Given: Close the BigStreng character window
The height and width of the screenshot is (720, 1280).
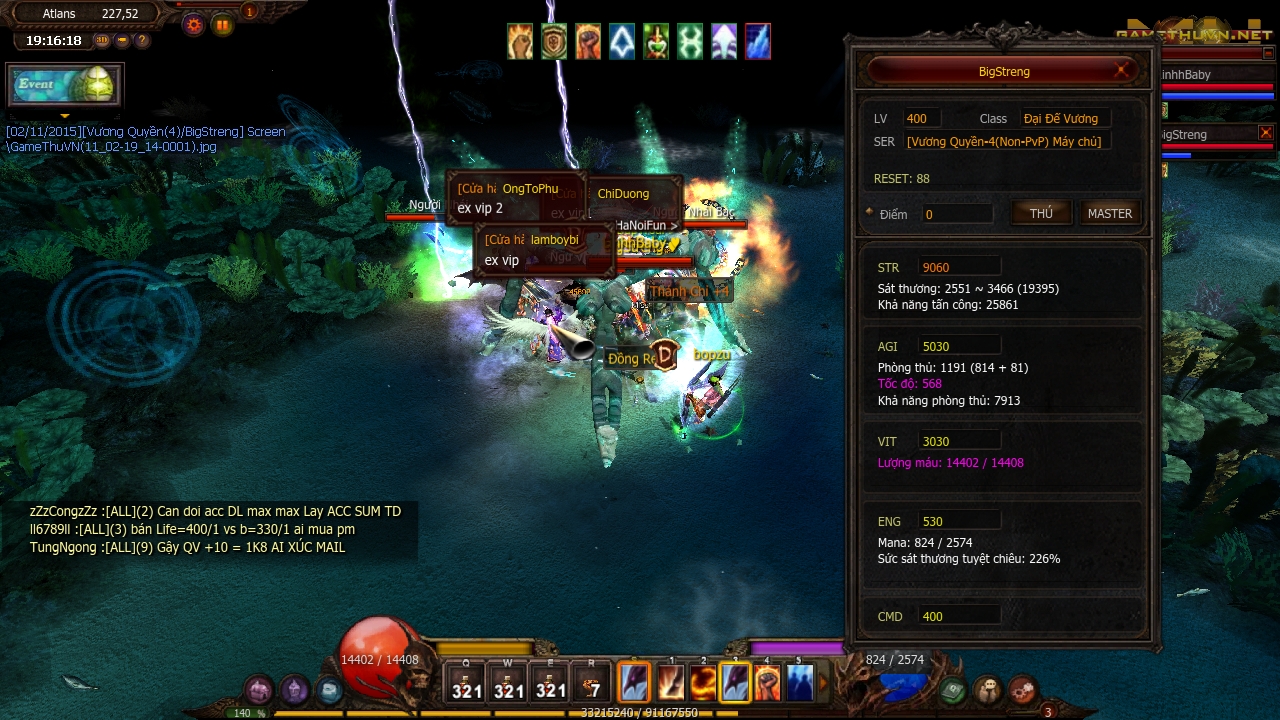Looking at the screenshot, I should (x=1123, y=71).
